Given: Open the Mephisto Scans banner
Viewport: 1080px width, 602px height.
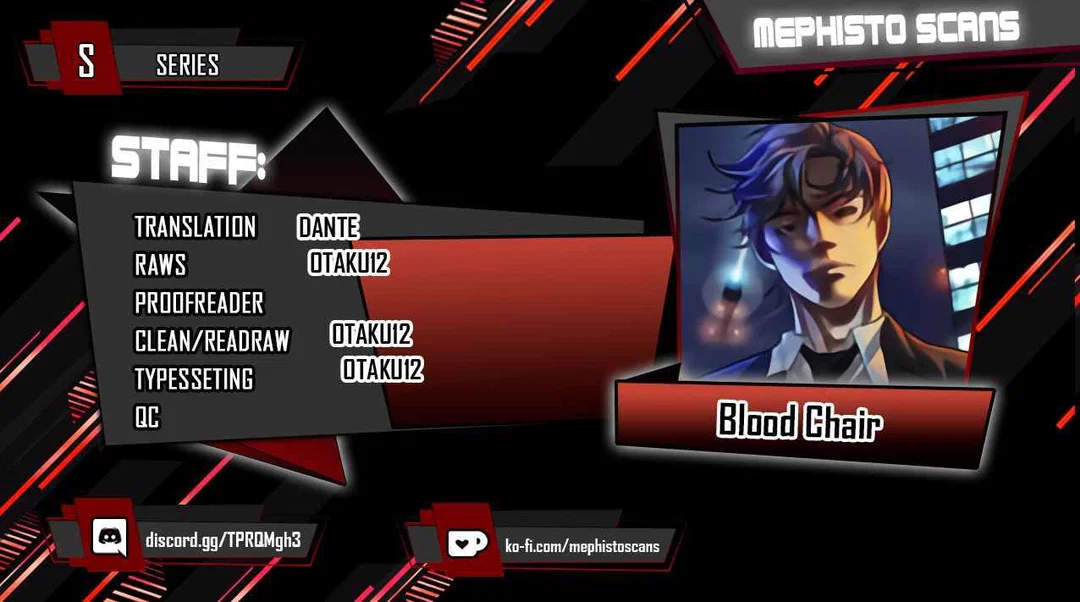Looking at the screenshot, I should tap(886, 30).
